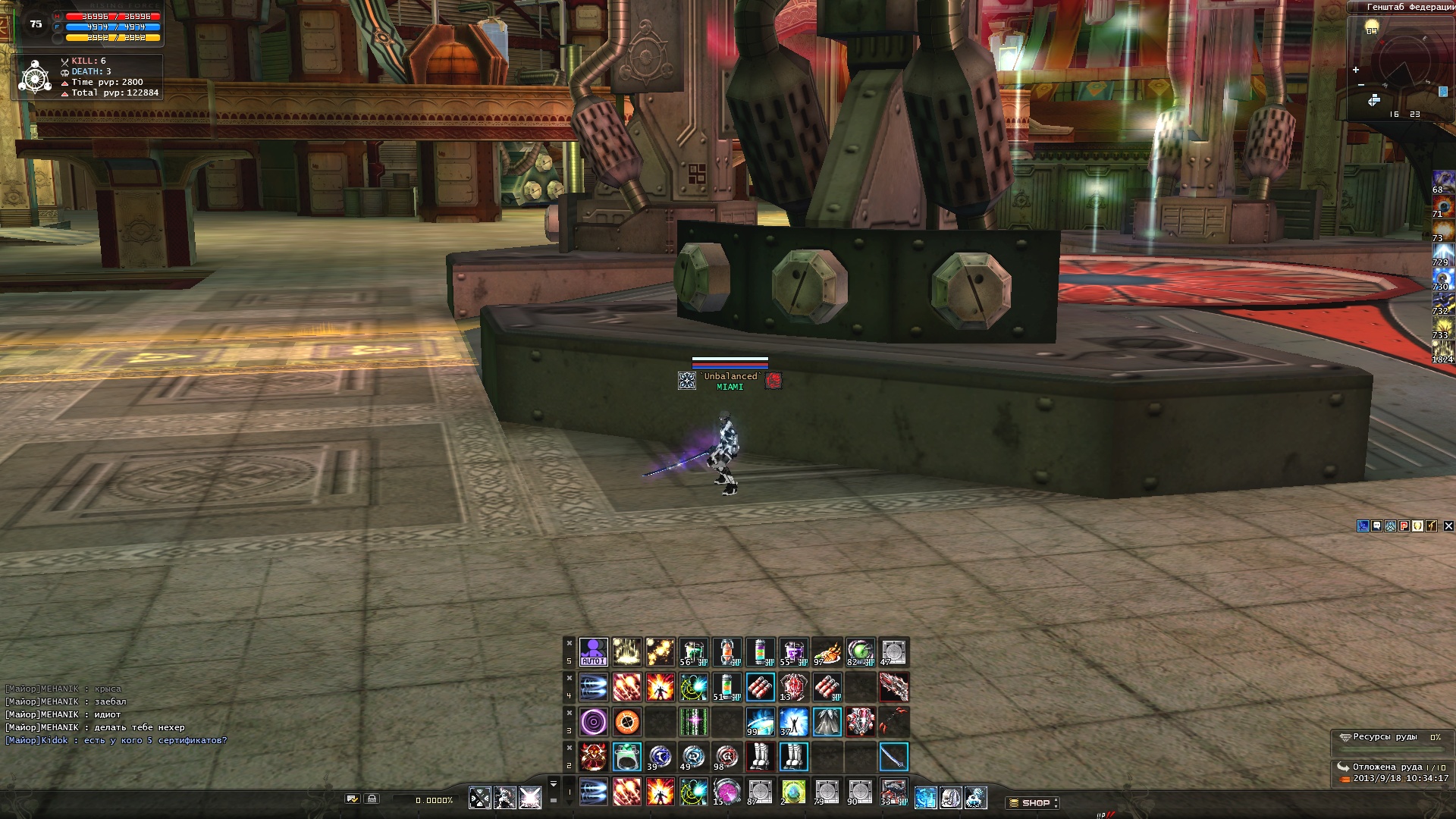Click the crossed swords icon on bottom bar
The width and height of the screenshot is (1456, 819).
click(x=479, y=798)
